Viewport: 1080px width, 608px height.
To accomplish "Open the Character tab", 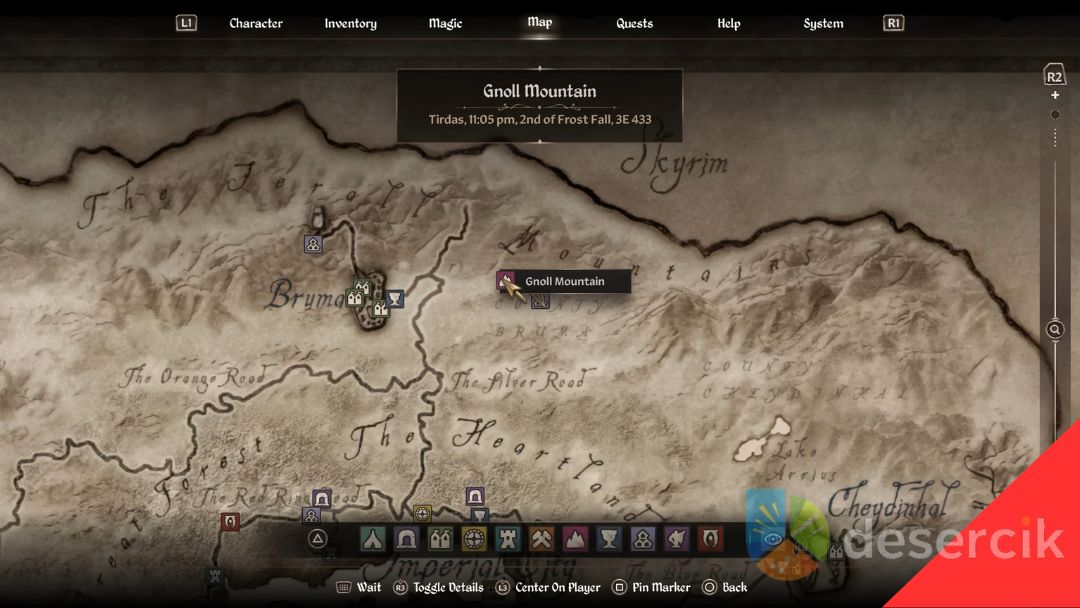I will [x=255, y=23].
